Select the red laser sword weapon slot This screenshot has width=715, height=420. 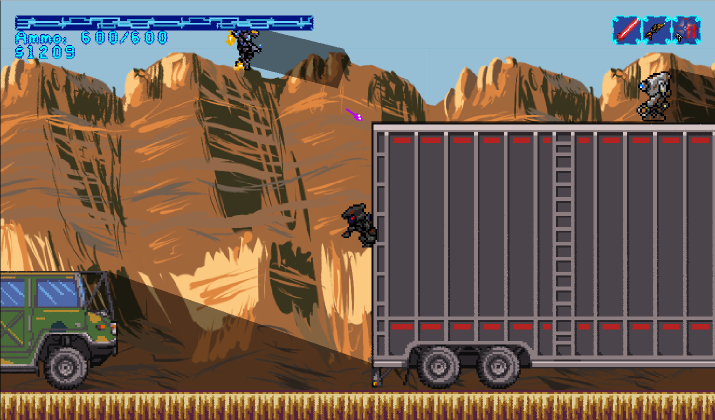(x=626, y=30)
